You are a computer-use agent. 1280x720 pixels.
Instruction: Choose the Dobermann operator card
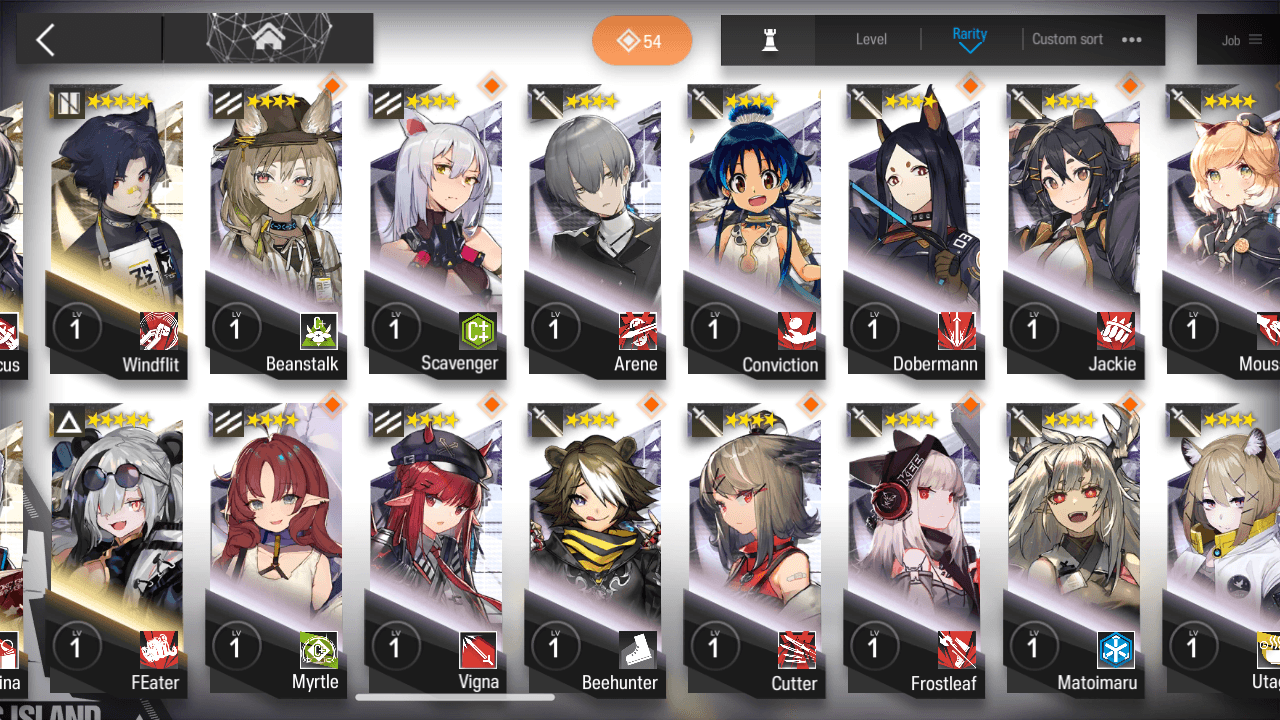tap(915, 230)
